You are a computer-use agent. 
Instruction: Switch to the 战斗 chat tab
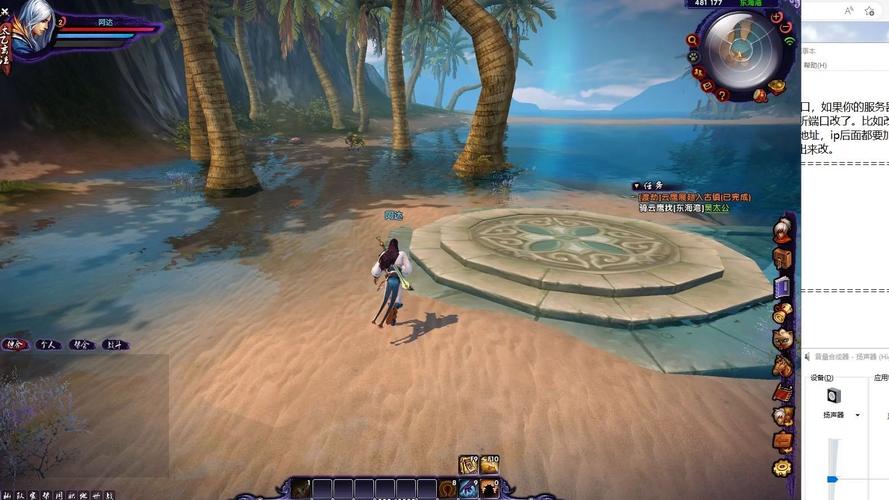[x=115, y=344]
